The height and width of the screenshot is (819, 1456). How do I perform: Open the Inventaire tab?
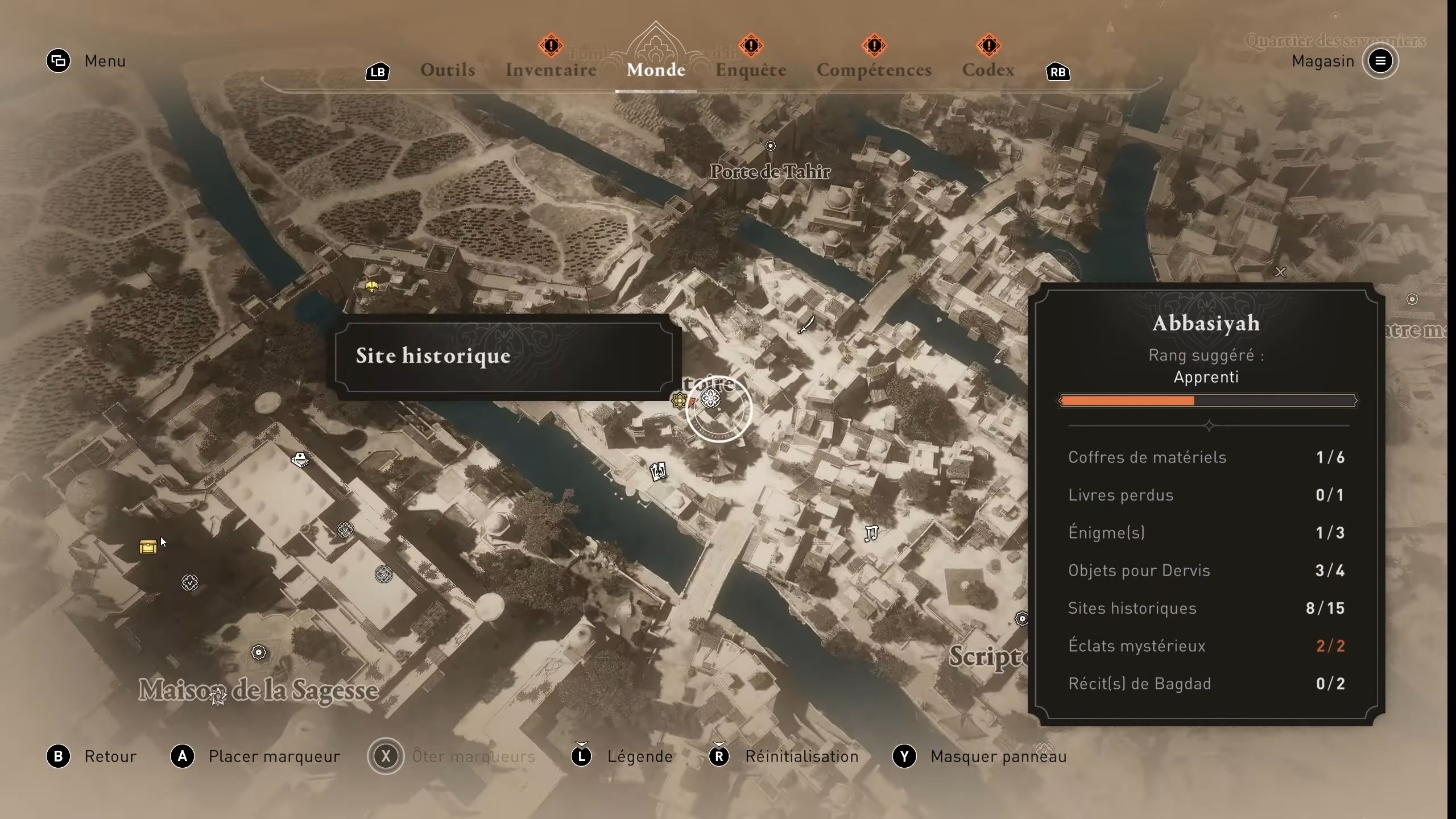tap(551, 70)
